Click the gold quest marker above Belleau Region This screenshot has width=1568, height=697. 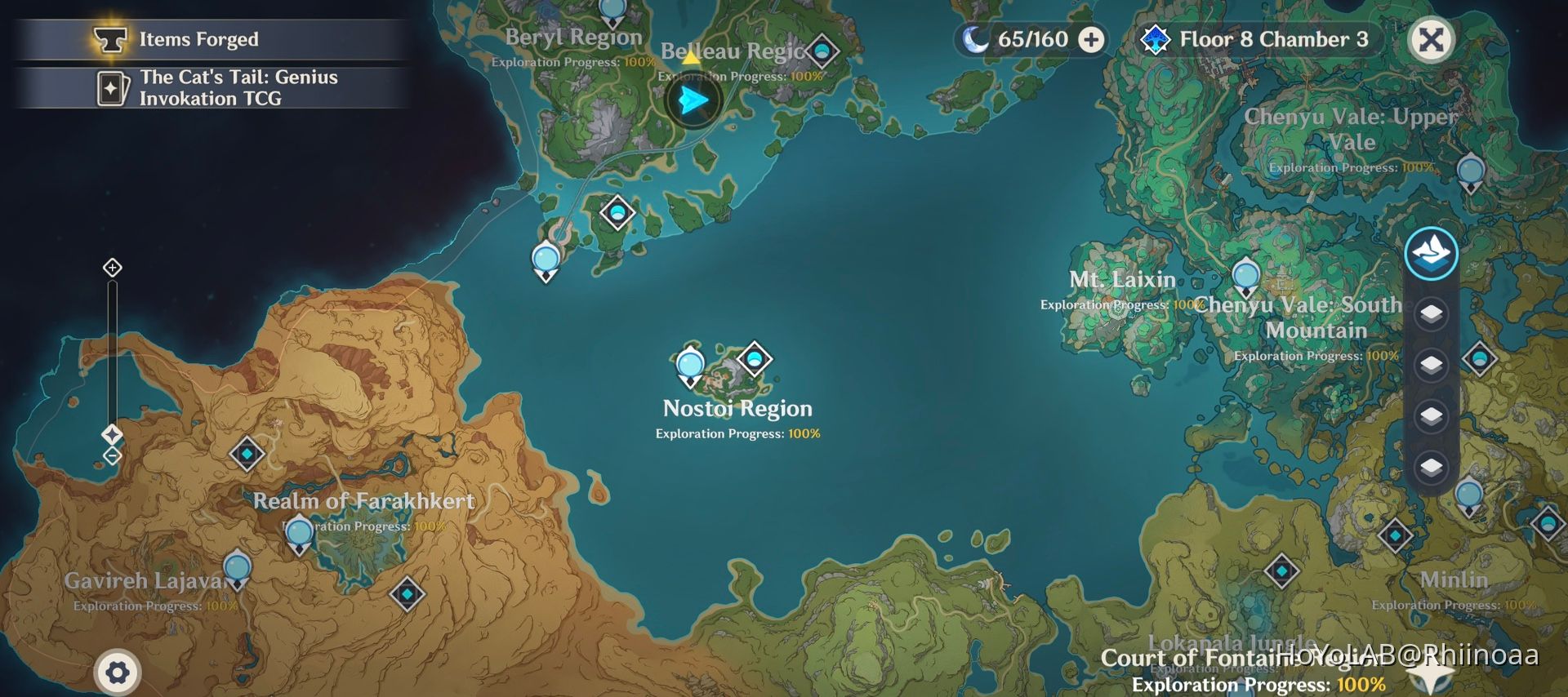coord(690,59)
